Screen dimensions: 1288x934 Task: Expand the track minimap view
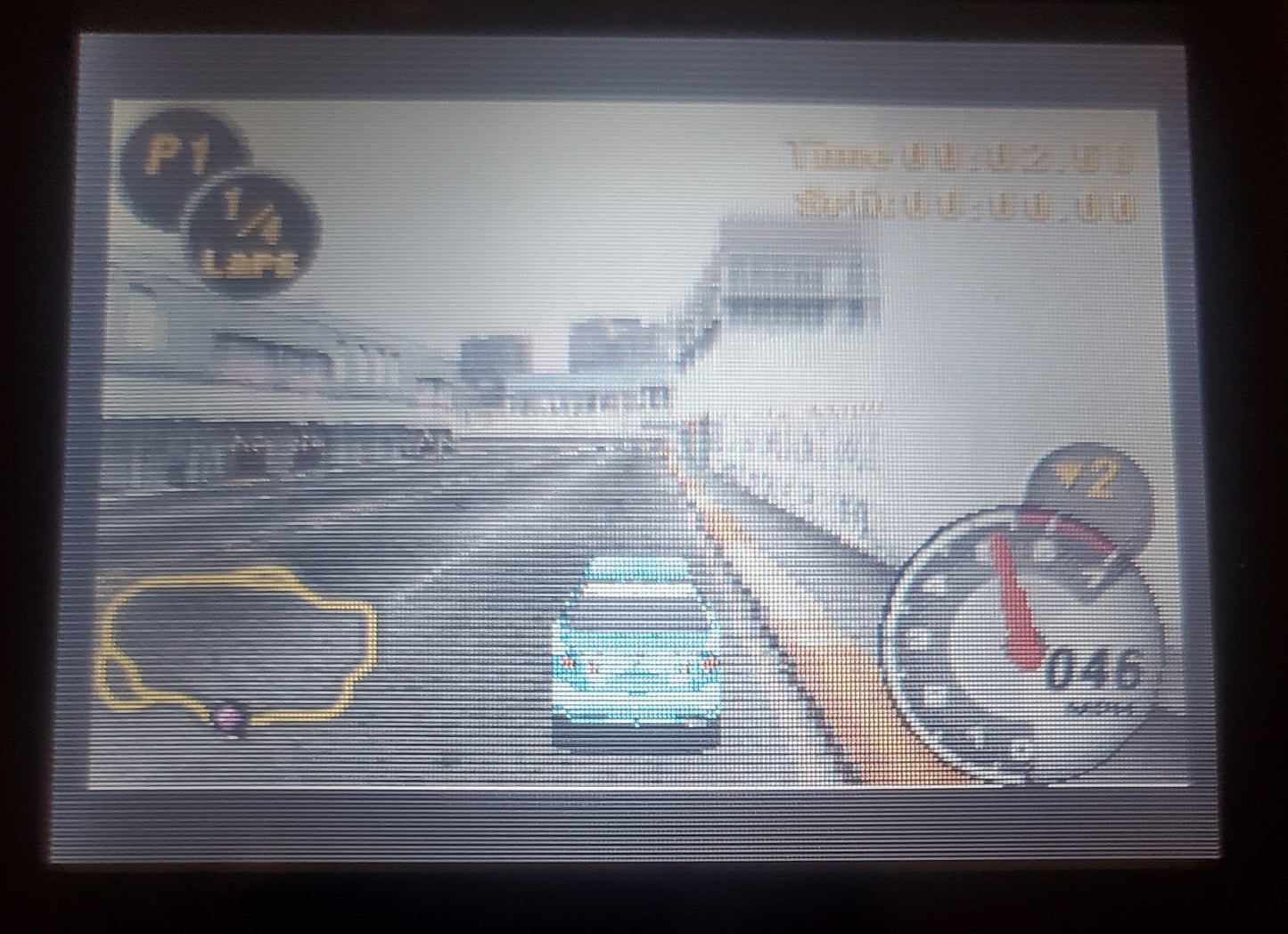[236, 646]
